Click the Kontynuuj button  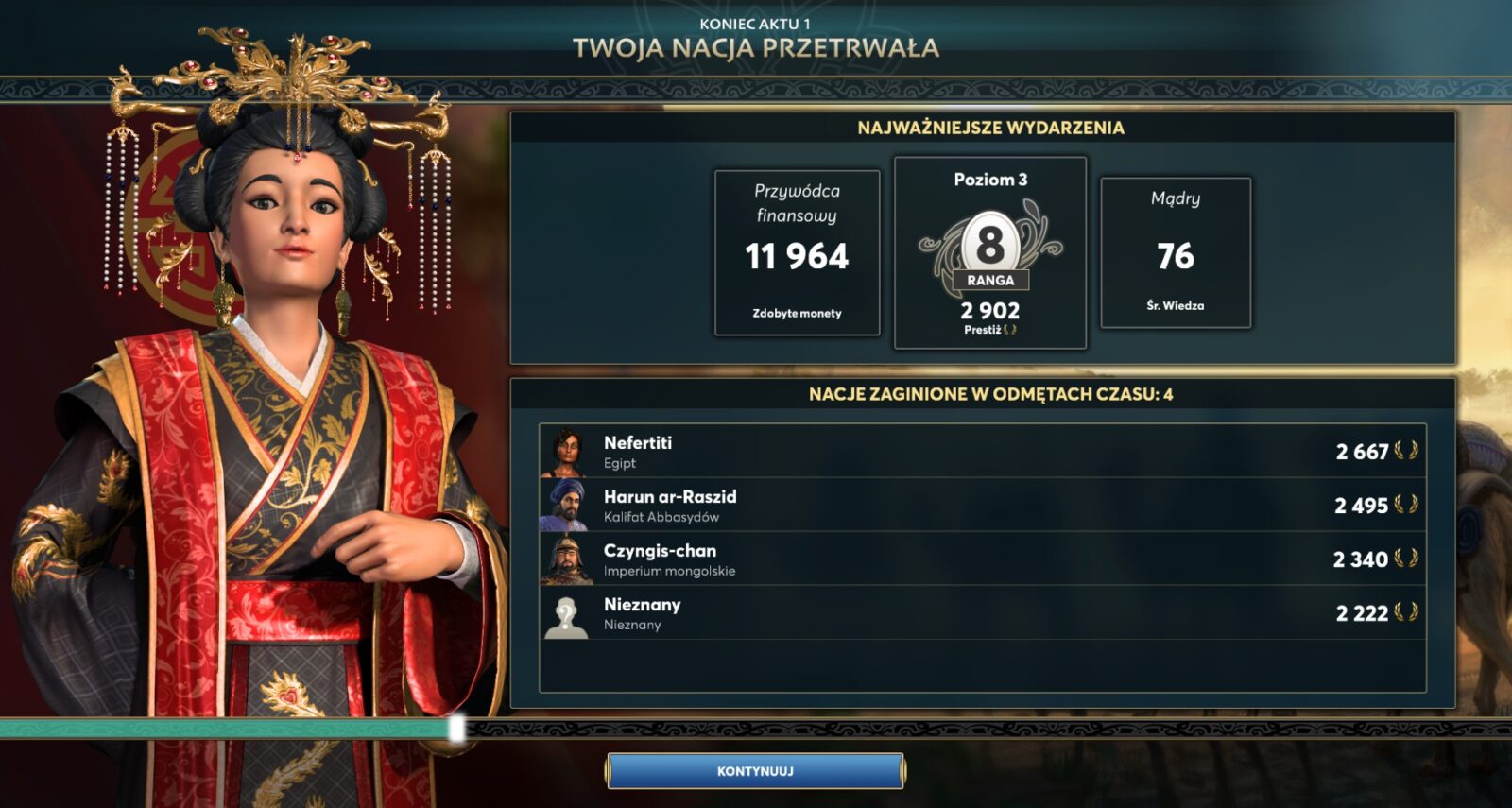point(755,771)
